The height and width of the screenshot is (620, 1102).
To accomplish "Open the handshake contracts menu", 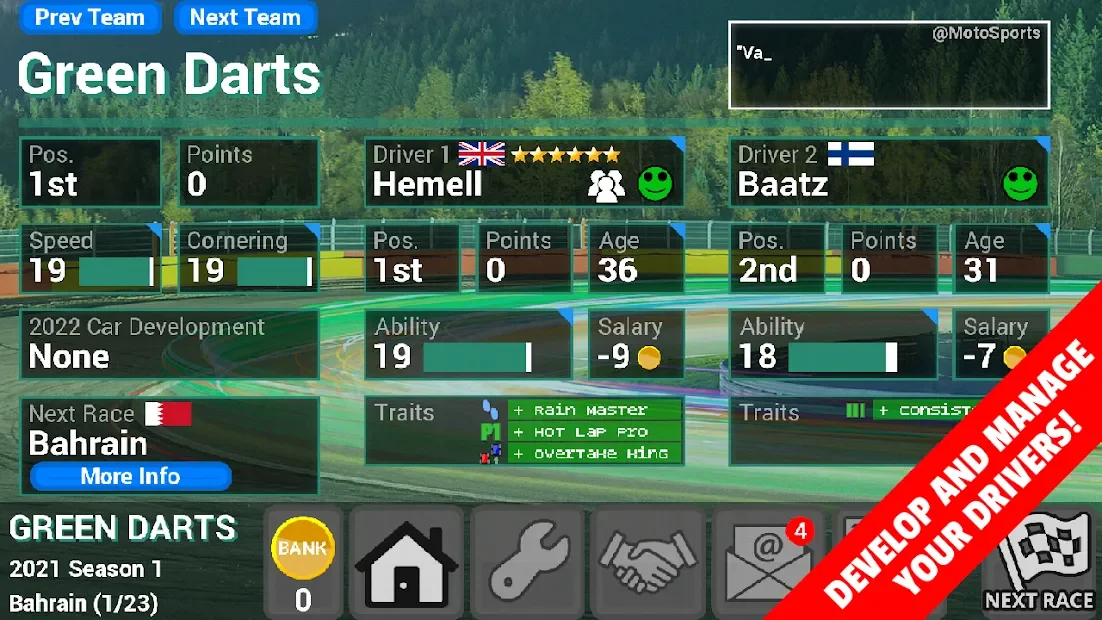I will tap(646, 564).
